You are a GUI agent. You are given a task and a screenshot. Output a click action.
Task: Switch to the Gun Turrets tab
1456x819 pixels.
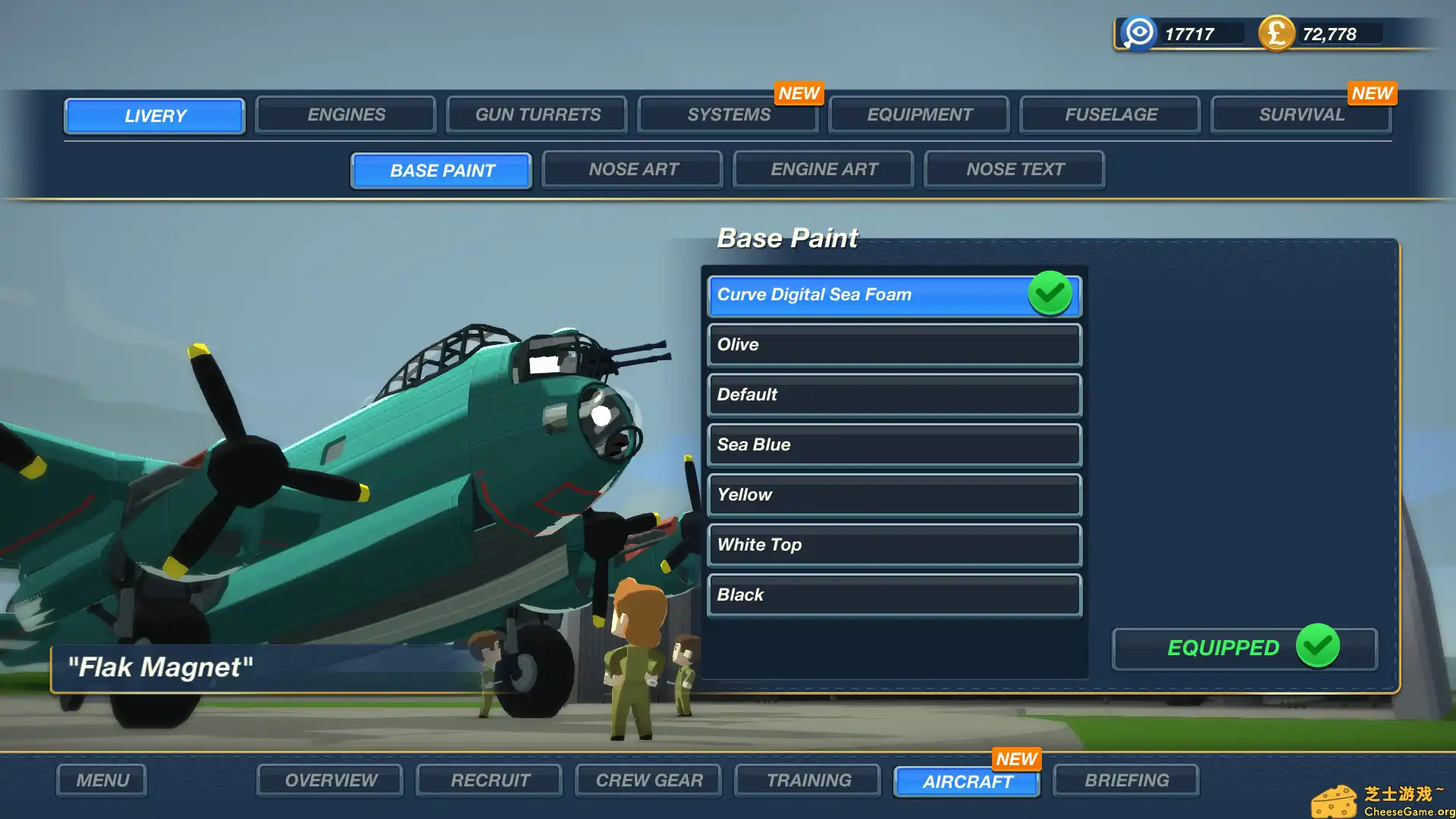click(536, 115)
